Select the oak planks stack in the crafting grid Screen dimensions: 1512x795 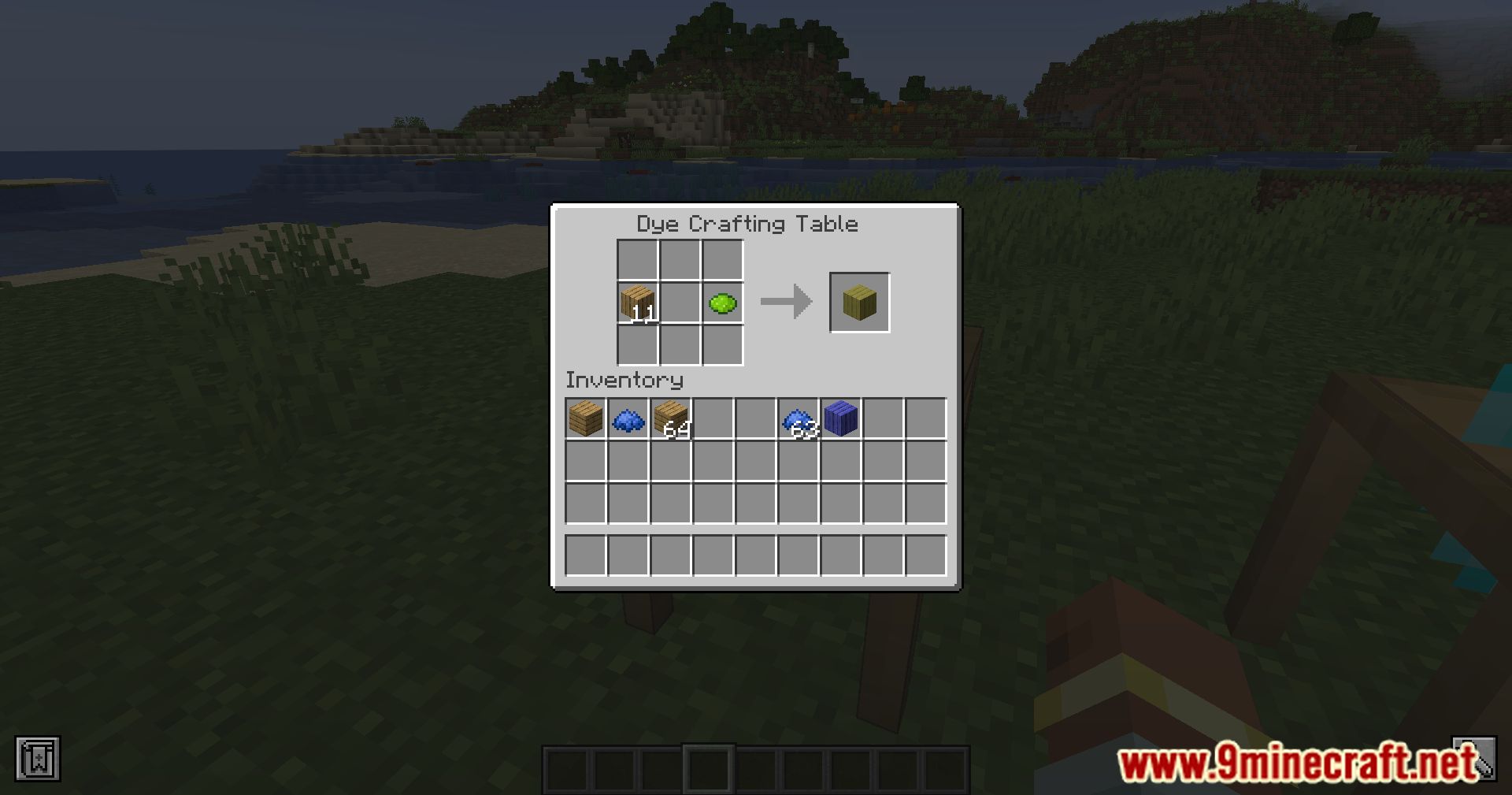click(x=638, y=301)
